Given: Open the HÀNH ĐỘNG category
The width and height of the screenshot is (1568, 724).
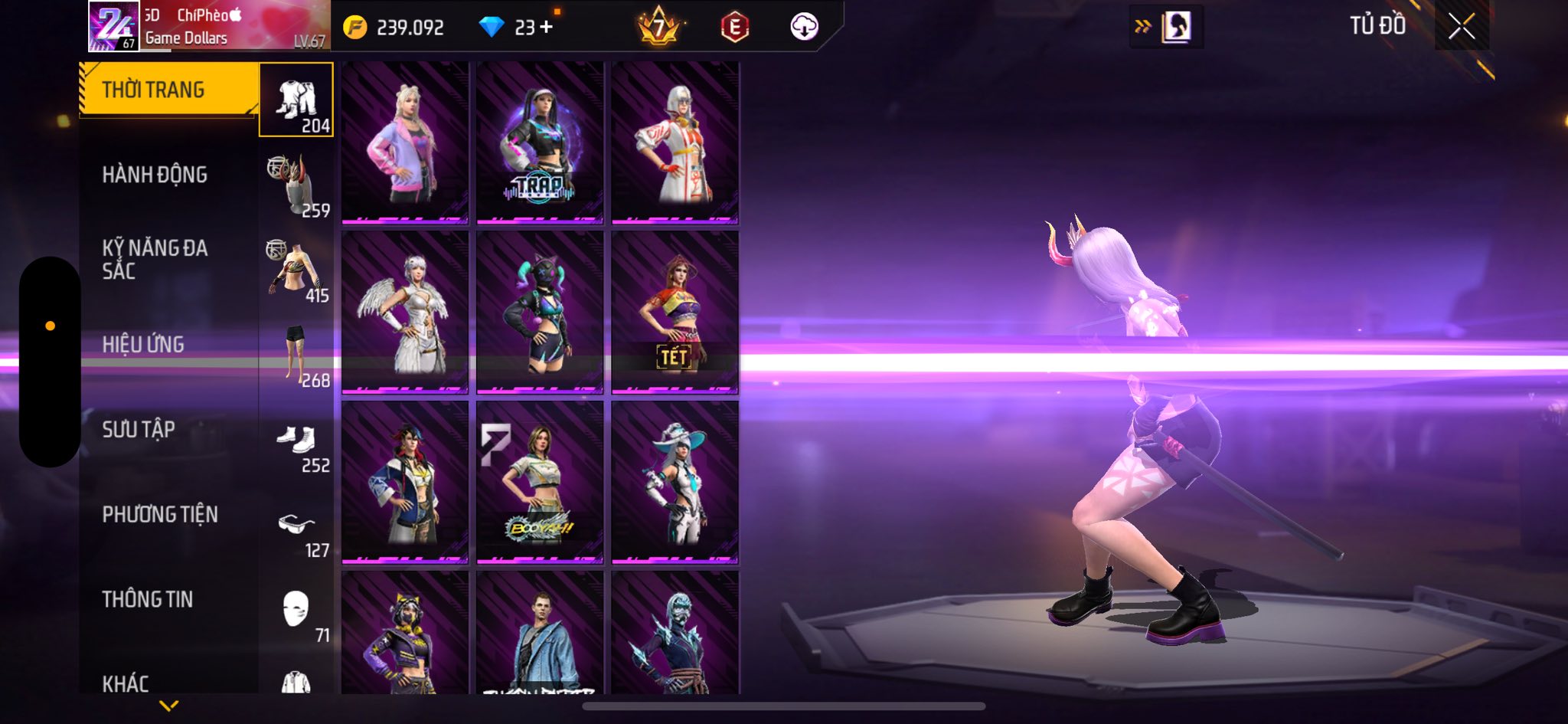Looking at the screenshot, I should coord(155,175).
